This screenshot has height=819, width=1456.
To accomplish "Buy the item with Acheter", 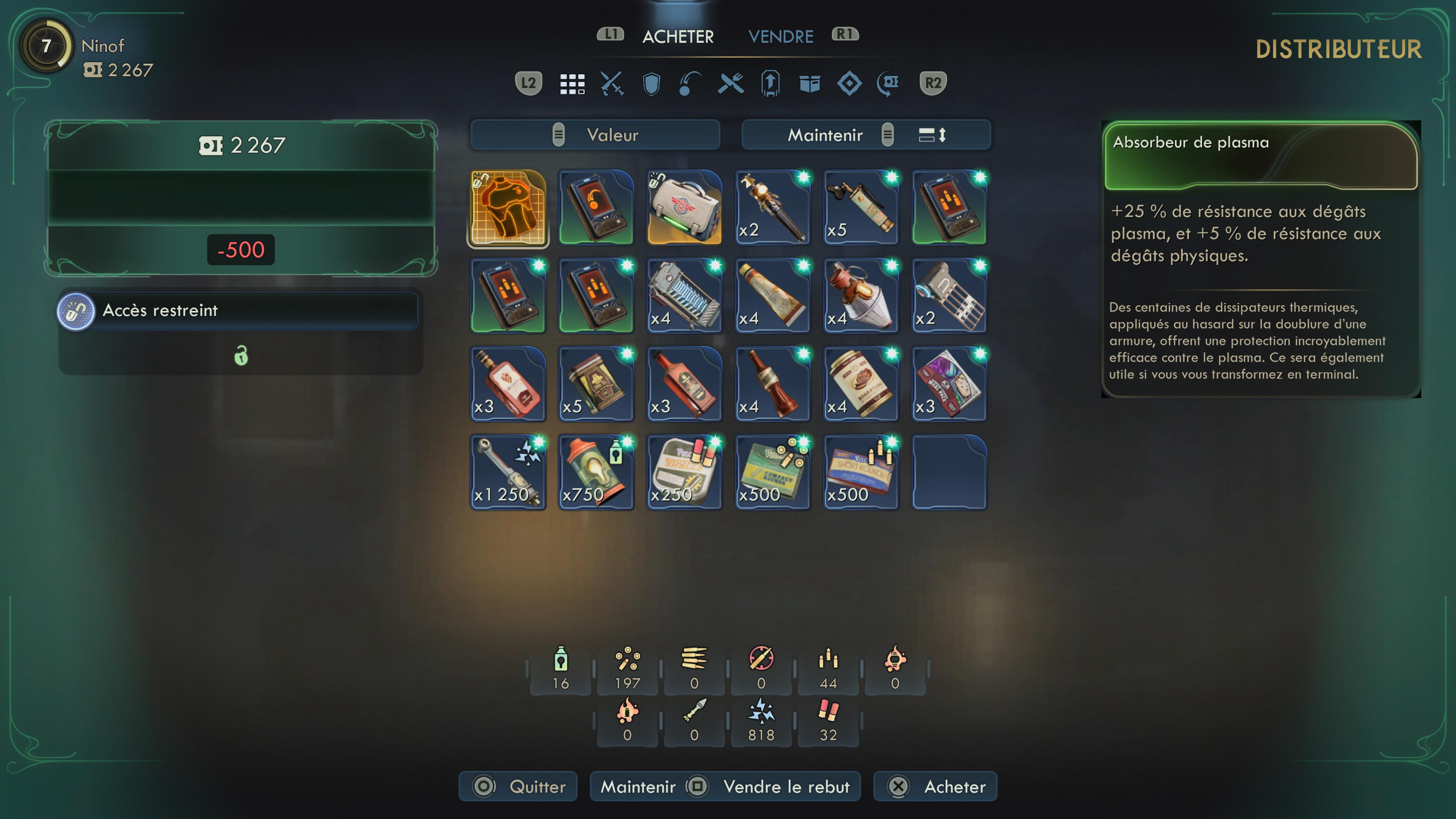I will tap(935, 786).
